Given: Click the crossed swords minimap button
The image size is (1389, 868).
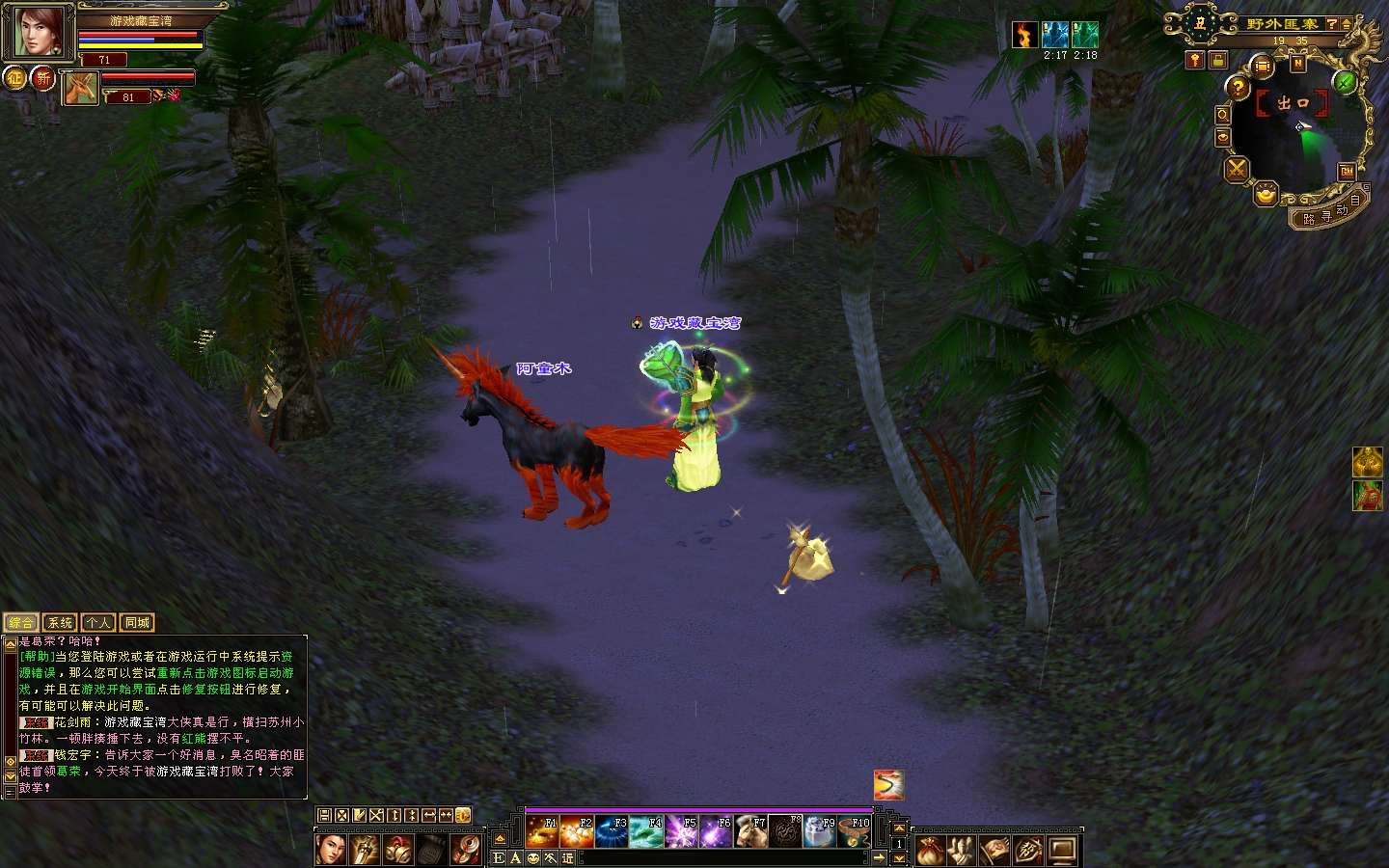Looking at the screenshot, I should point(1236,170).
